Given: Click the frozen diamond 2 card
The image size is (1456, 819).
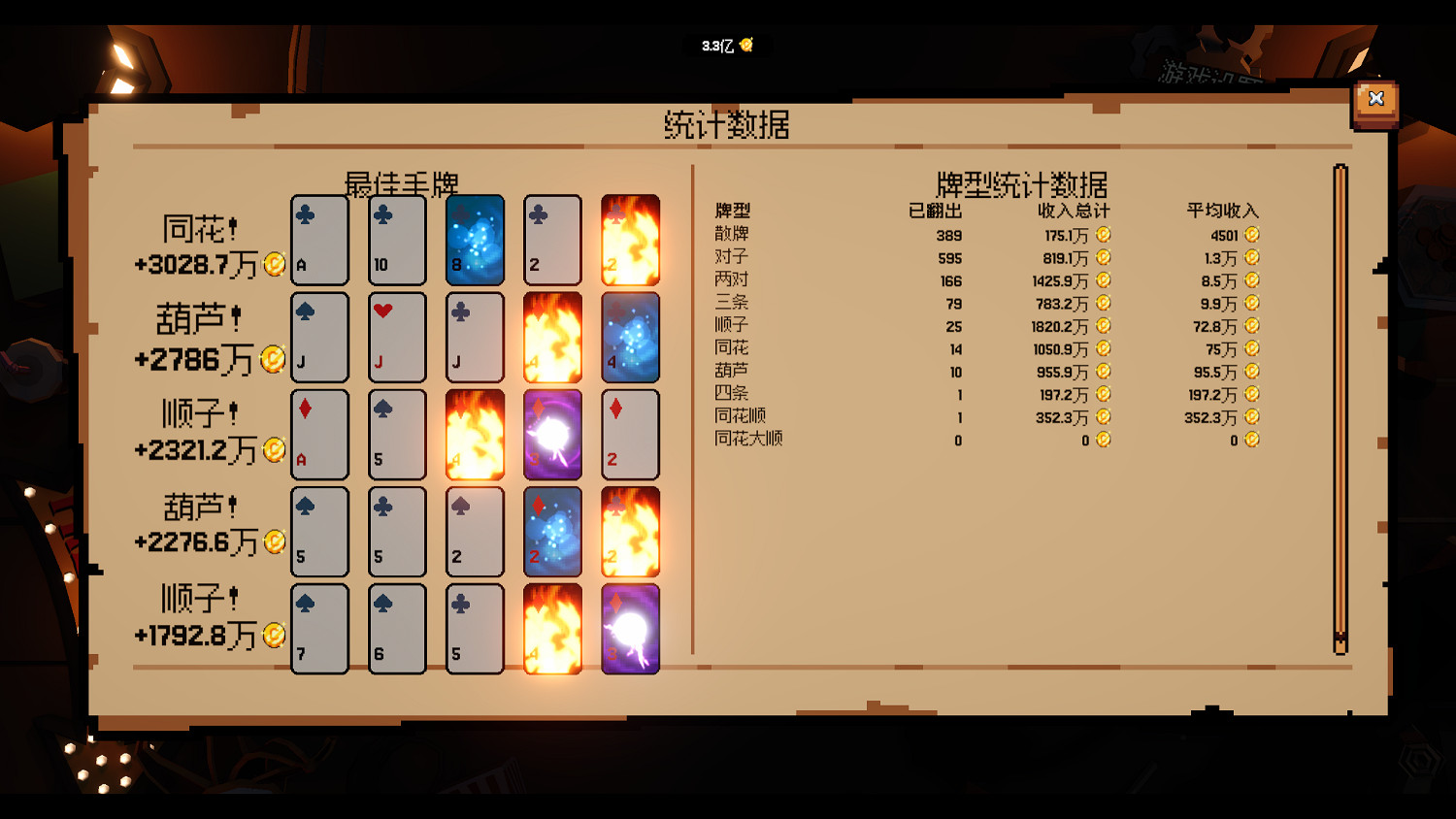Looking at the screenshot, I should point(552,532).
